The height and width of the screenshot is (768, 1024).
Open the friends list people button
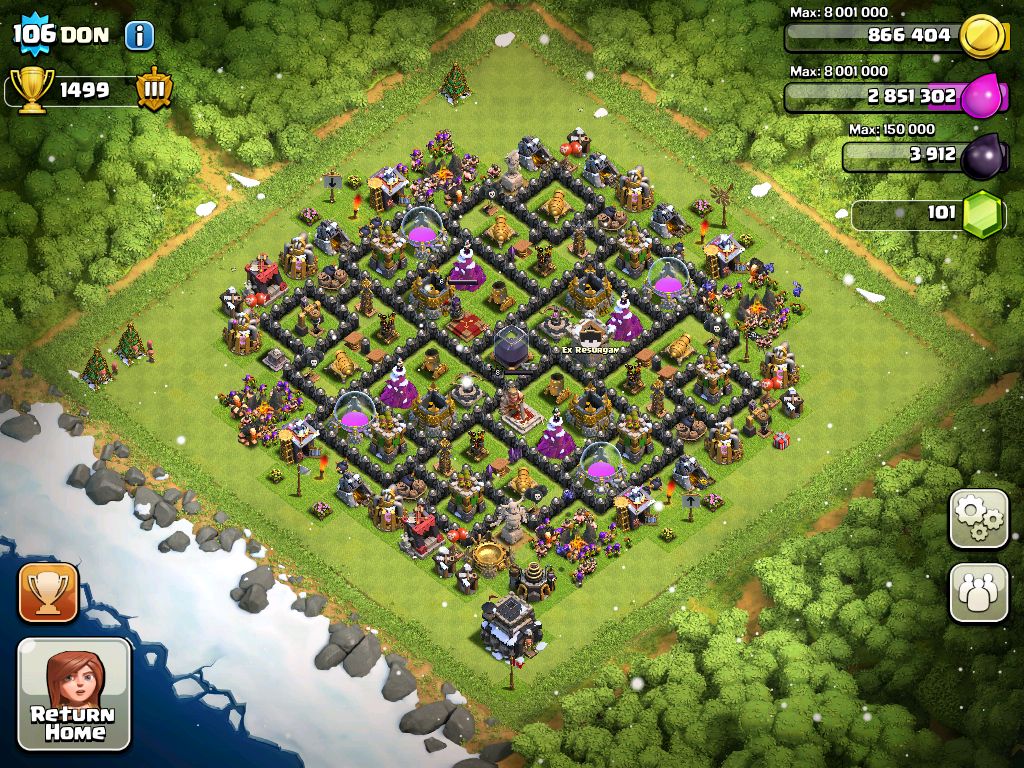(978, 593)
